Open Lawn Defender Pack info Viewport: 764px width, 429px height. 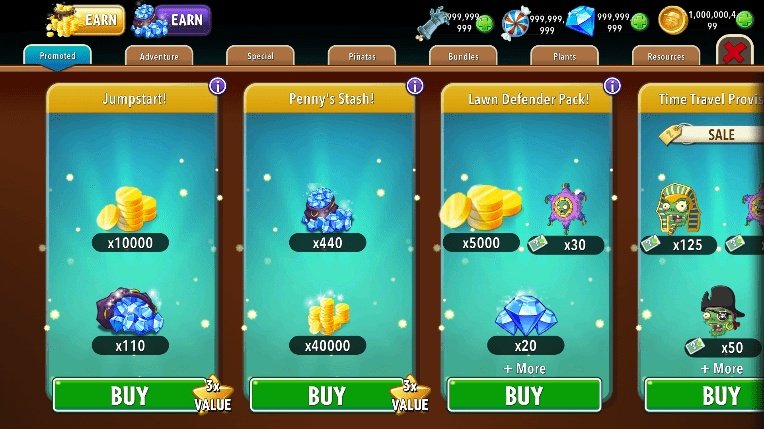click(612, 86)
